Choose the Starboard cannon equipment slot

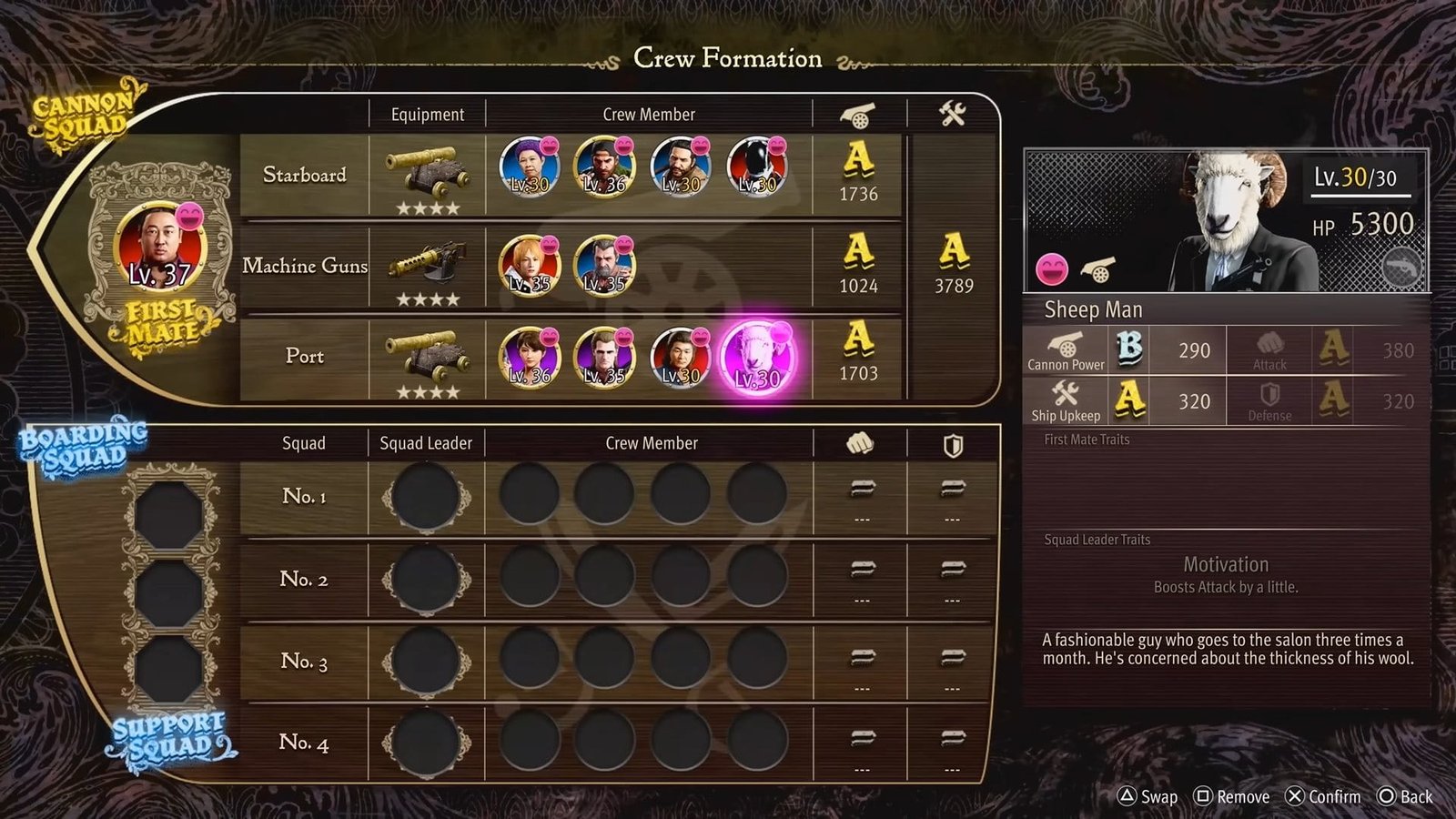pyautogui.click(x=428, y=176)
